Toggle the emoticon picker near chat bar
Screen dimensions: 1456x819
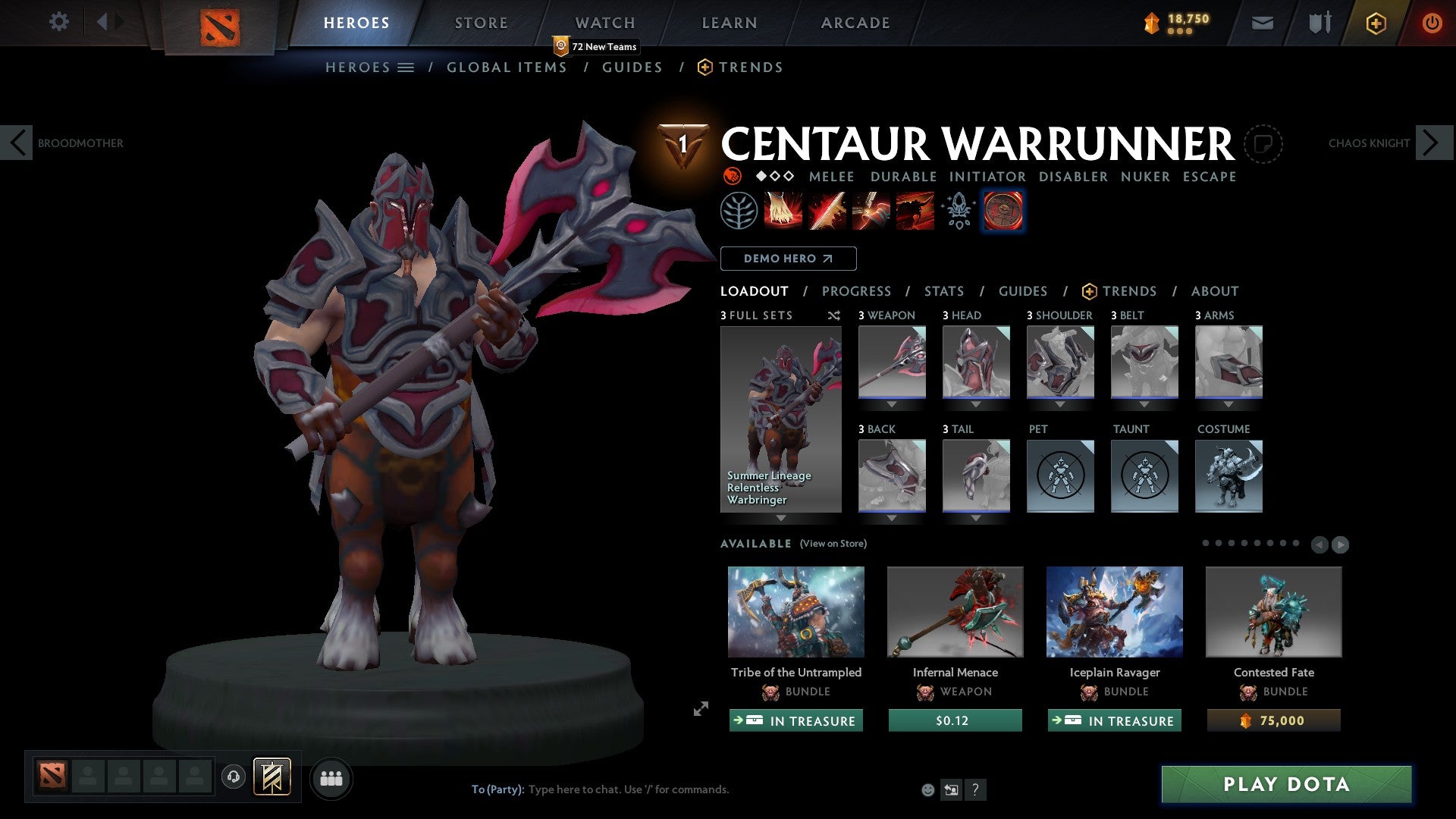[x=928, y=789]
